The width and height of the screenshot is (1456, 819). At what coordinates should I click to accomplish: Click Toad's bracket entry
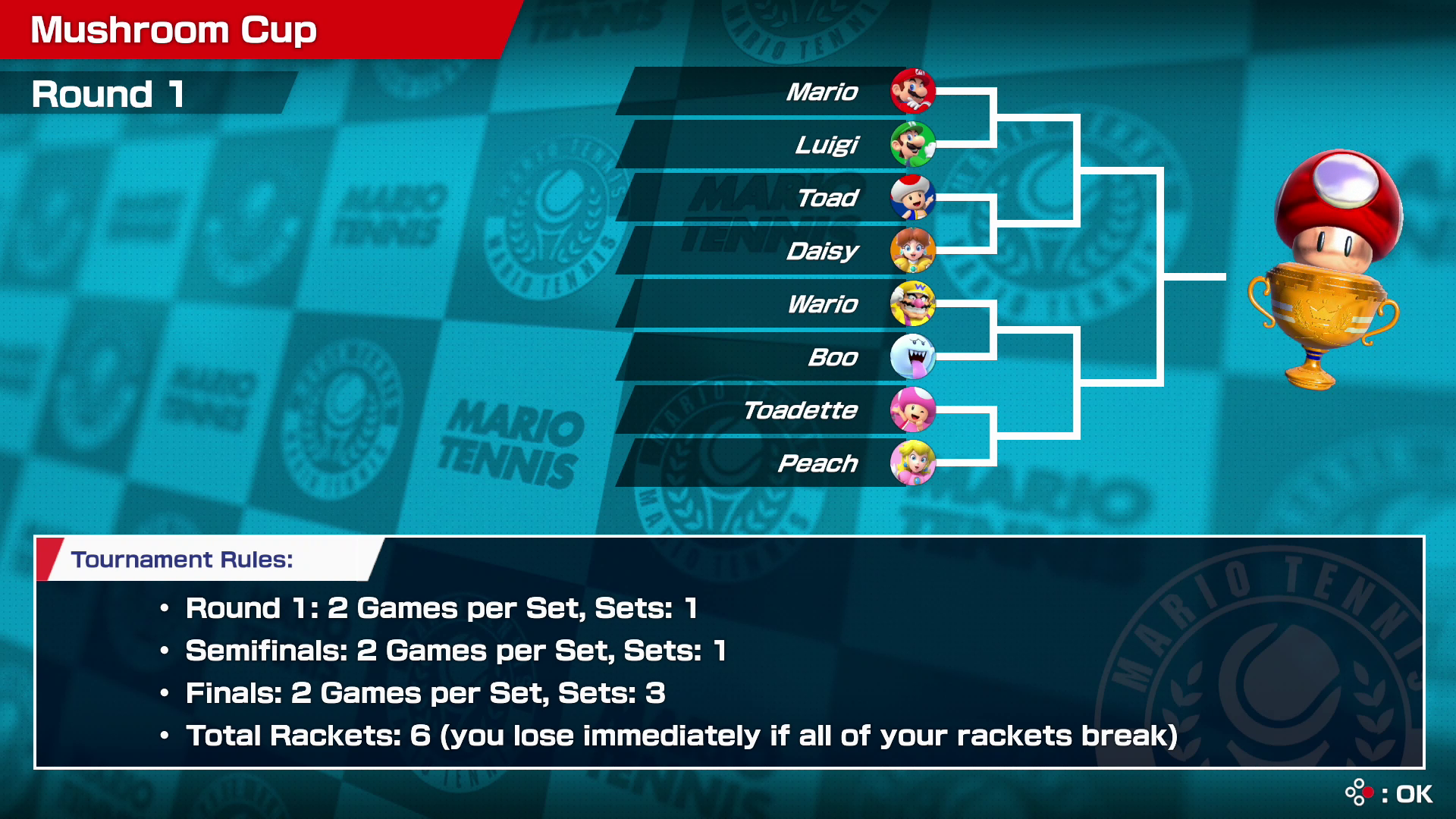pyautogui.click(x=773, y=198)
